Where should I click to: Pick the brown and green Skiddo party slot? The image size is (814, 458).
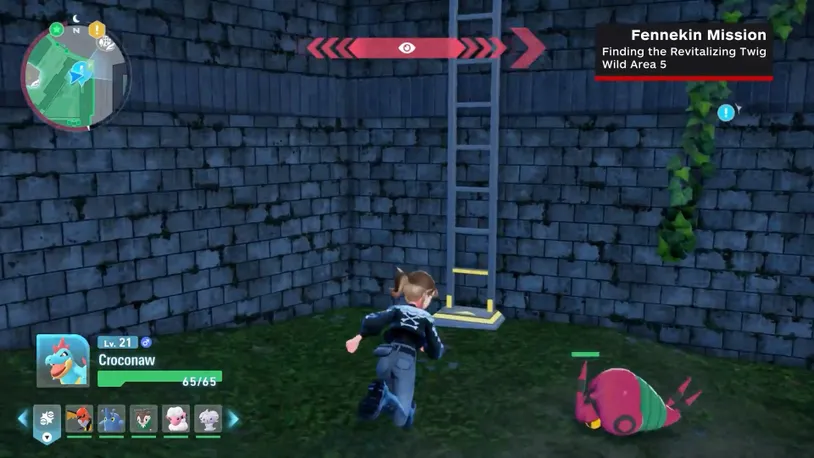pos(144,419)
